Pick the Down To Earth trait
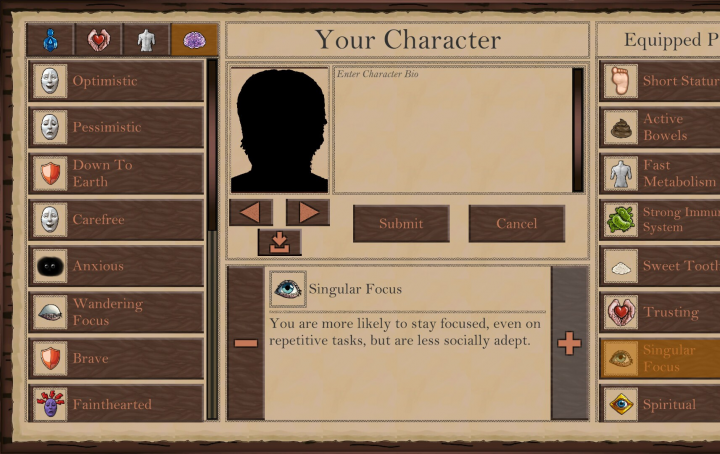This screenshot has height=454, width=720. coord(116,173)
